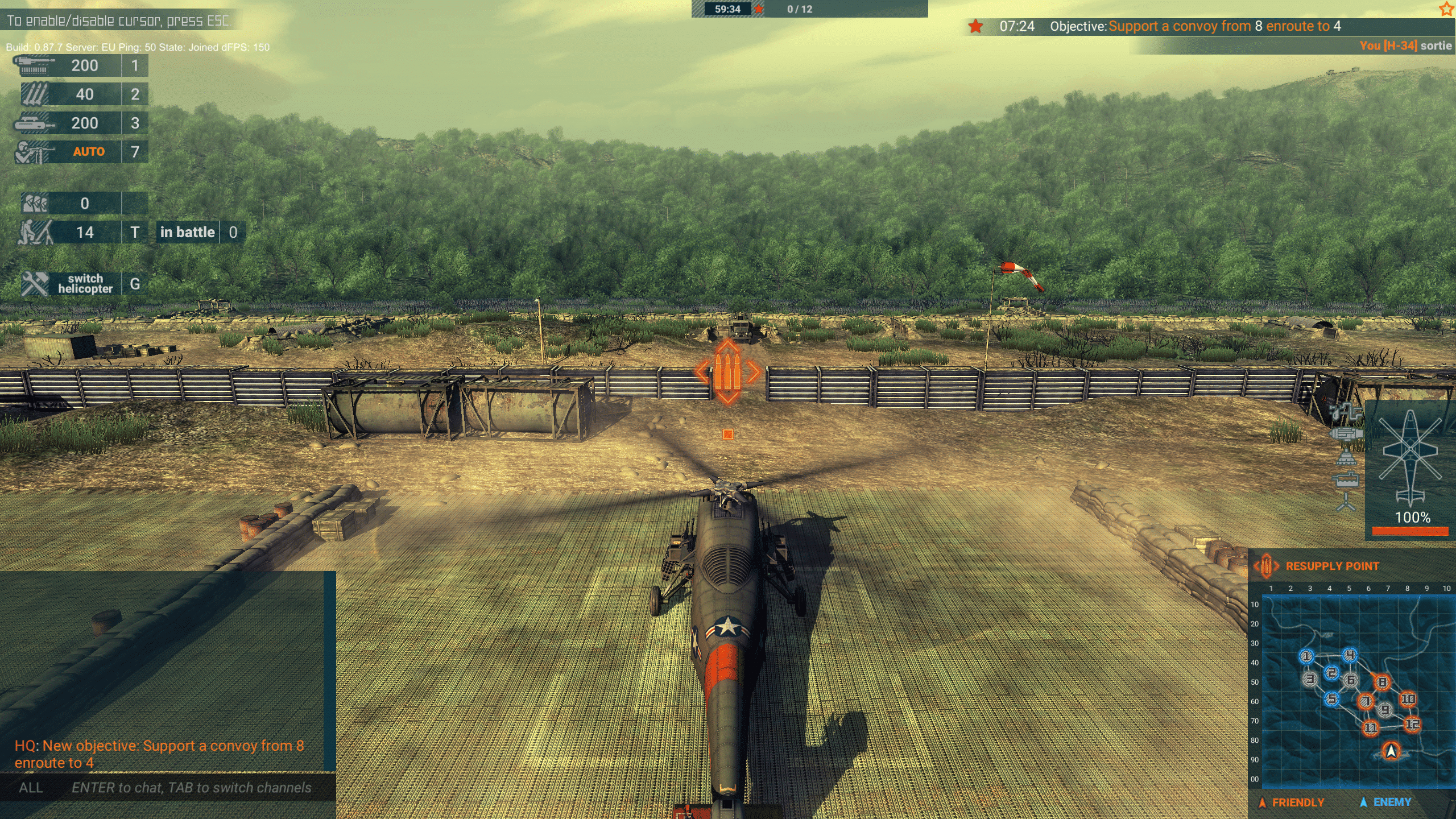1456x819 pixels.
Task: Click the chat input box
Action: 191,788
